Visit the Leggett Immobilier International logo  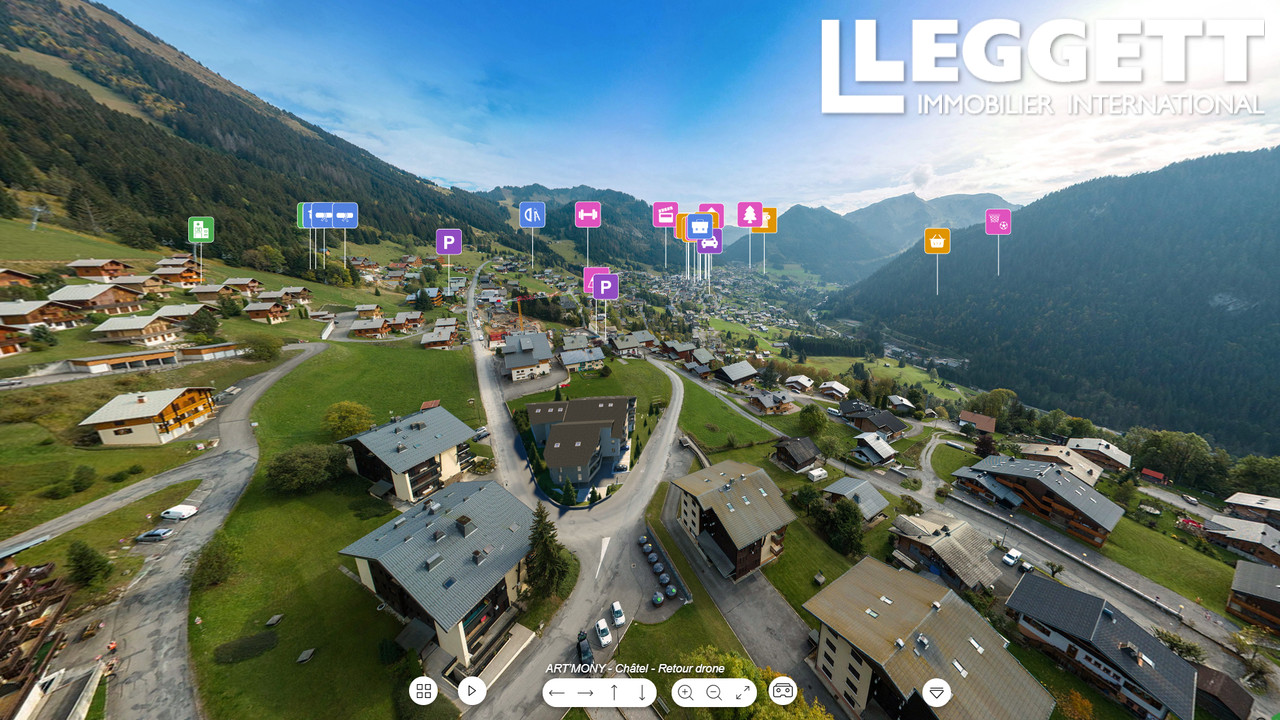click(1042, 66)
